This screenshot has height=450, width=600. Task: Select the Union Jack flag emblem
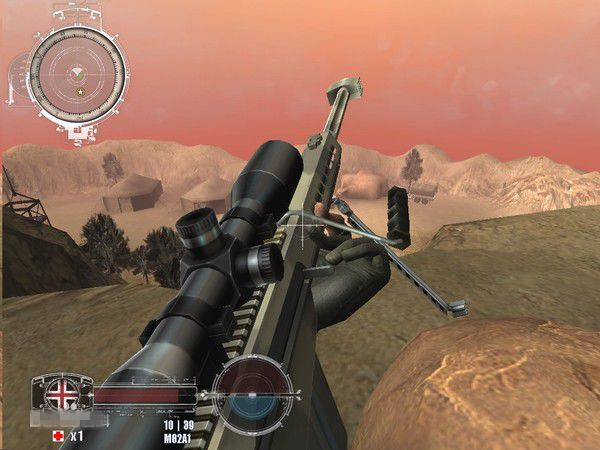coord(62,394)
